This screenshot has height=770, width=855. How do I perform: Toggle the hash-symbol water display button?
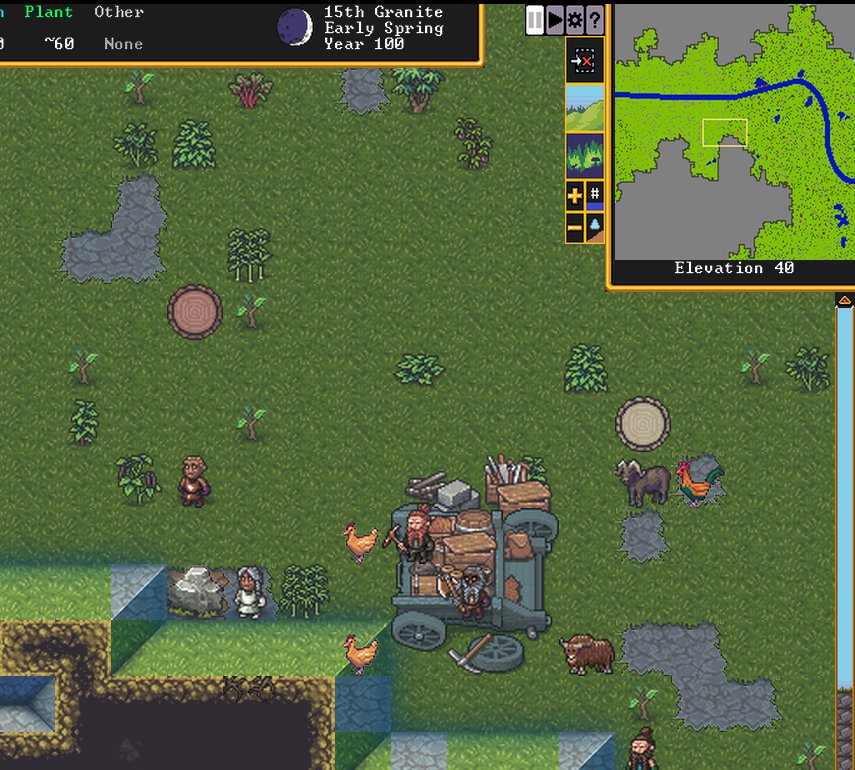tap(595, 195)
